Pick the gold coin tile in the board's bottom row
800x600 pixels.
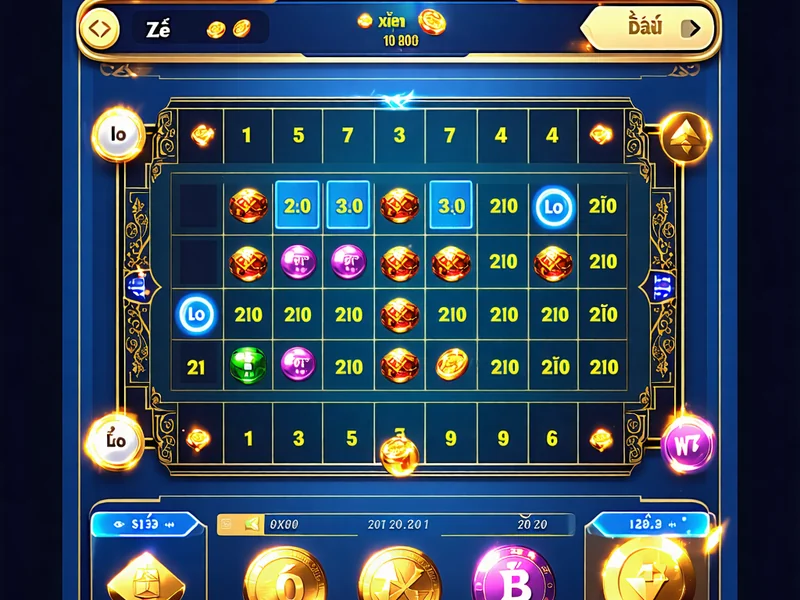(452, 364)
